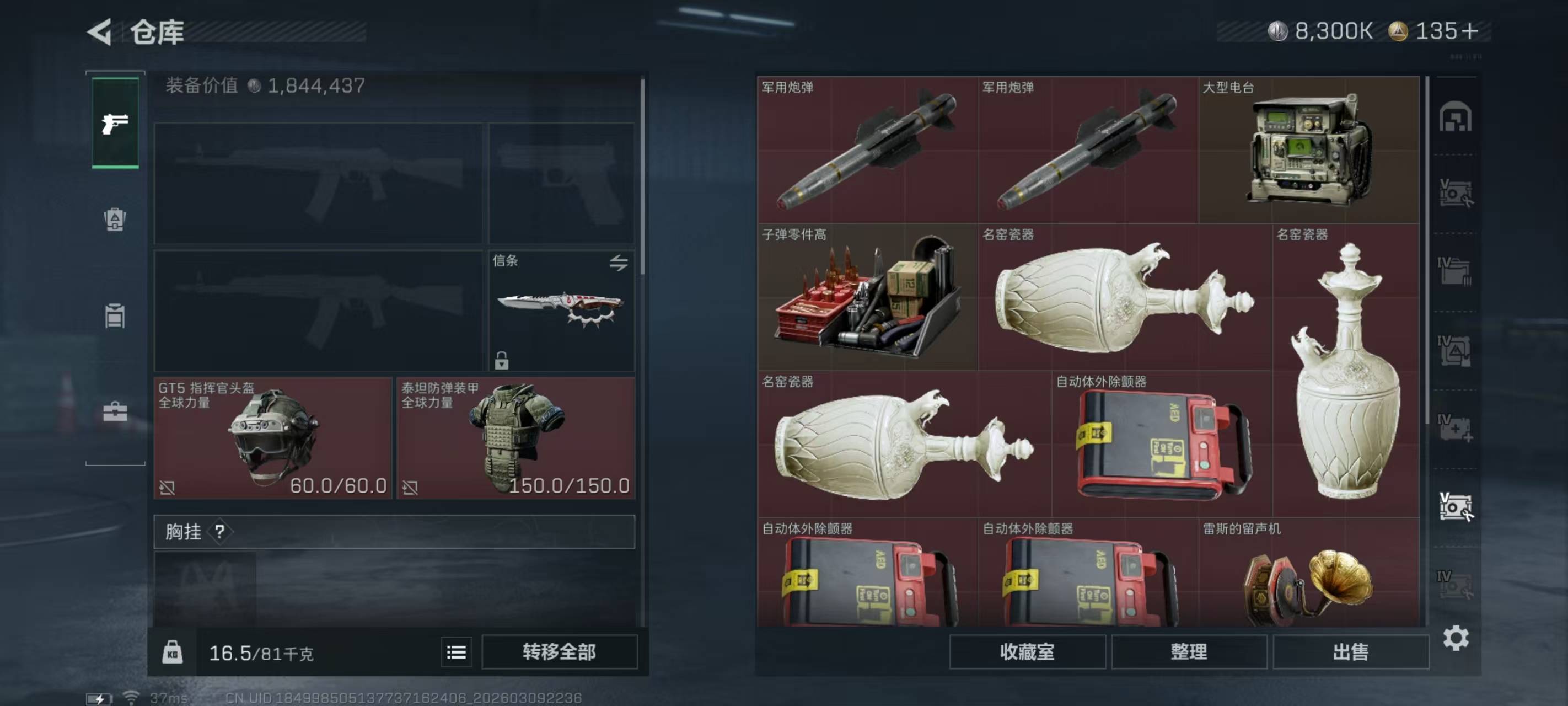This screenshot has height=706, width=1568.
Task: Switch to the backpack tab
Action: [115, 220]
